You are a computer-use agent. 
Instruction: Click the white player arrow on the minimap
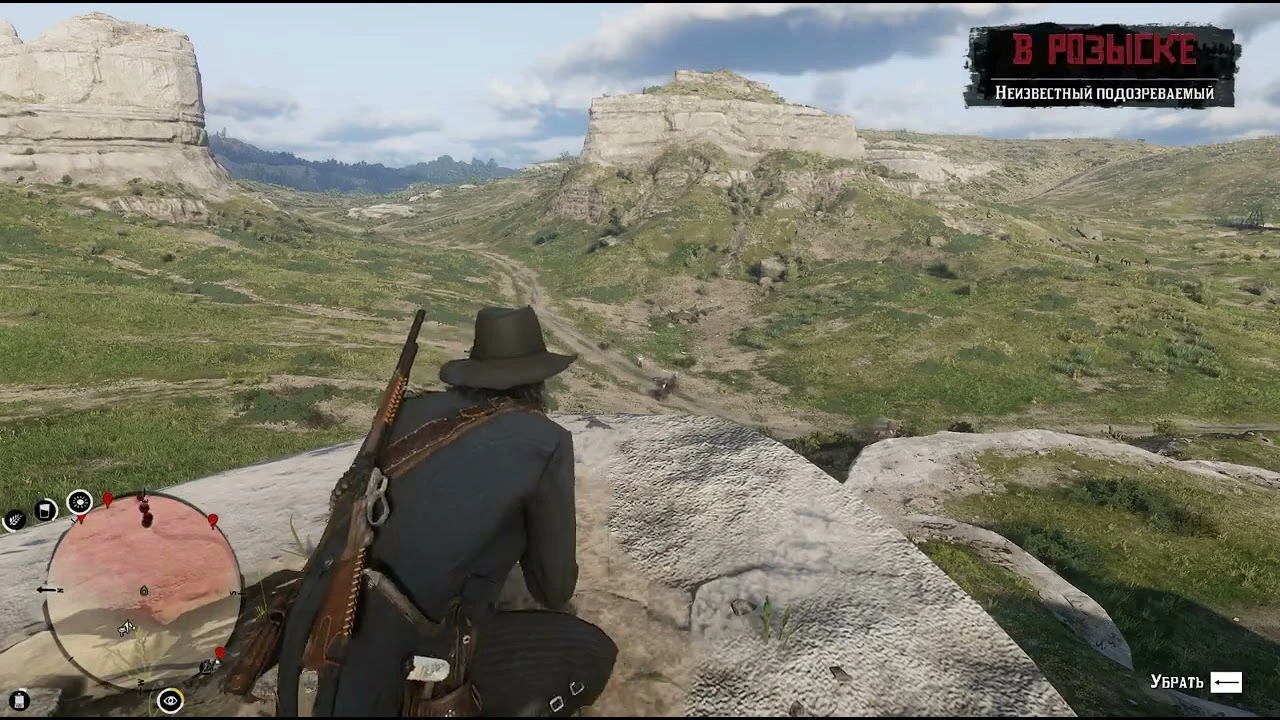pyautogui.click(x=125, y=630)
